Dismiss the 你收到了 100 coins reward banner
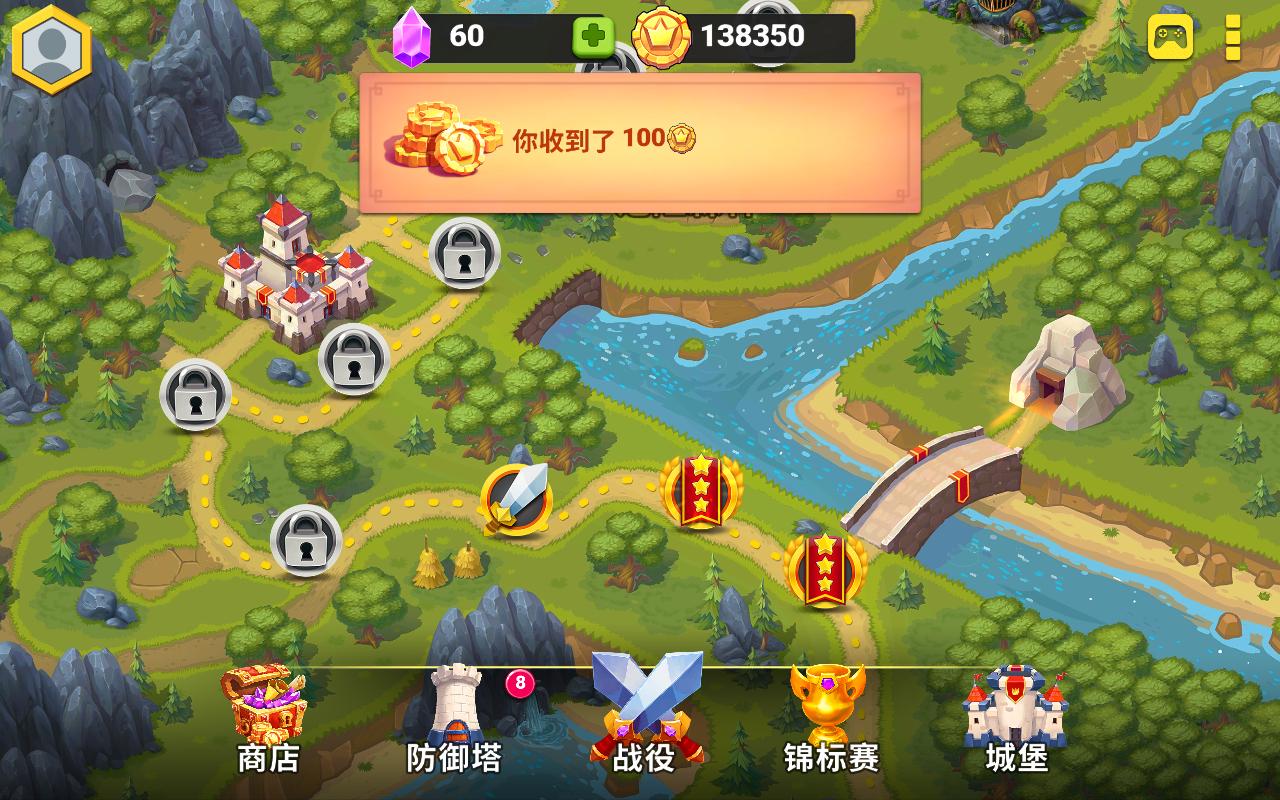This screenshot has height=800, width=1280. (x=640, y=140)
